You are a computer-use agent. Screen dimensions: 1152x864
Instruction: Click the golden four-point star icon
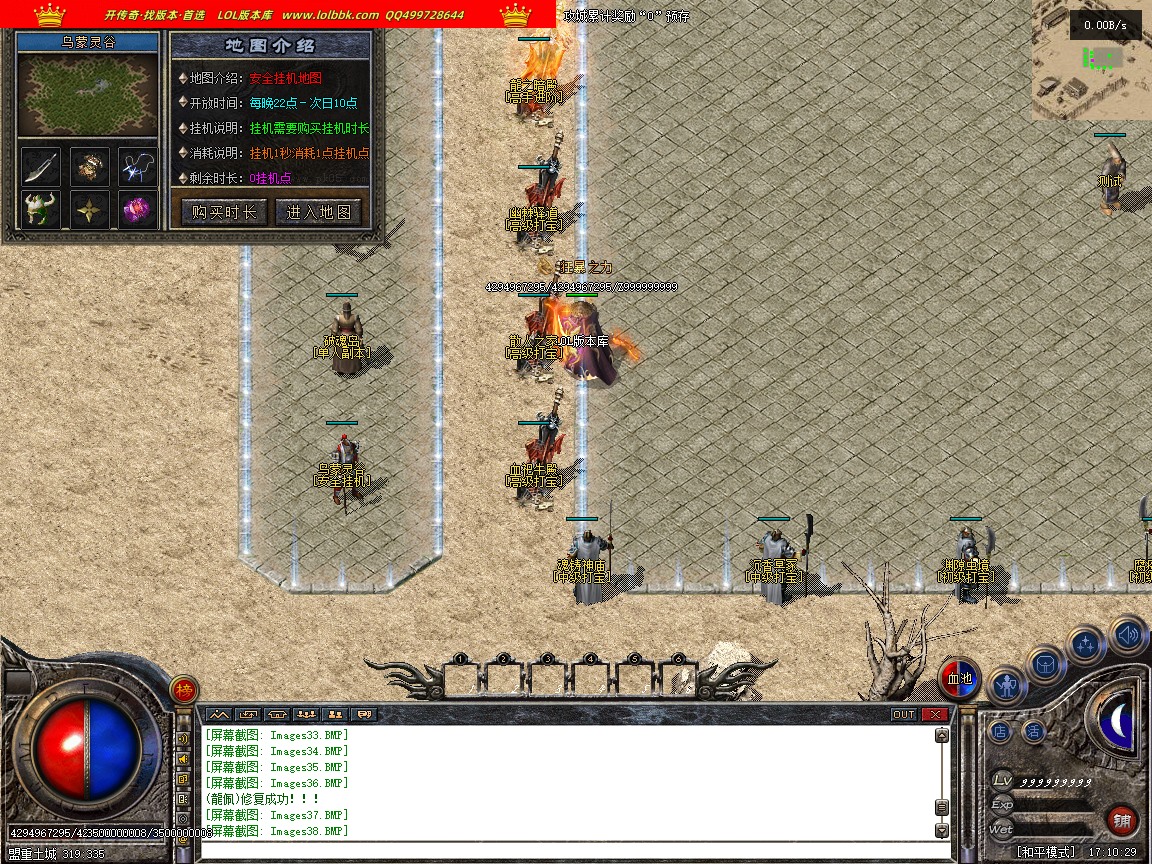click(89, 210)
